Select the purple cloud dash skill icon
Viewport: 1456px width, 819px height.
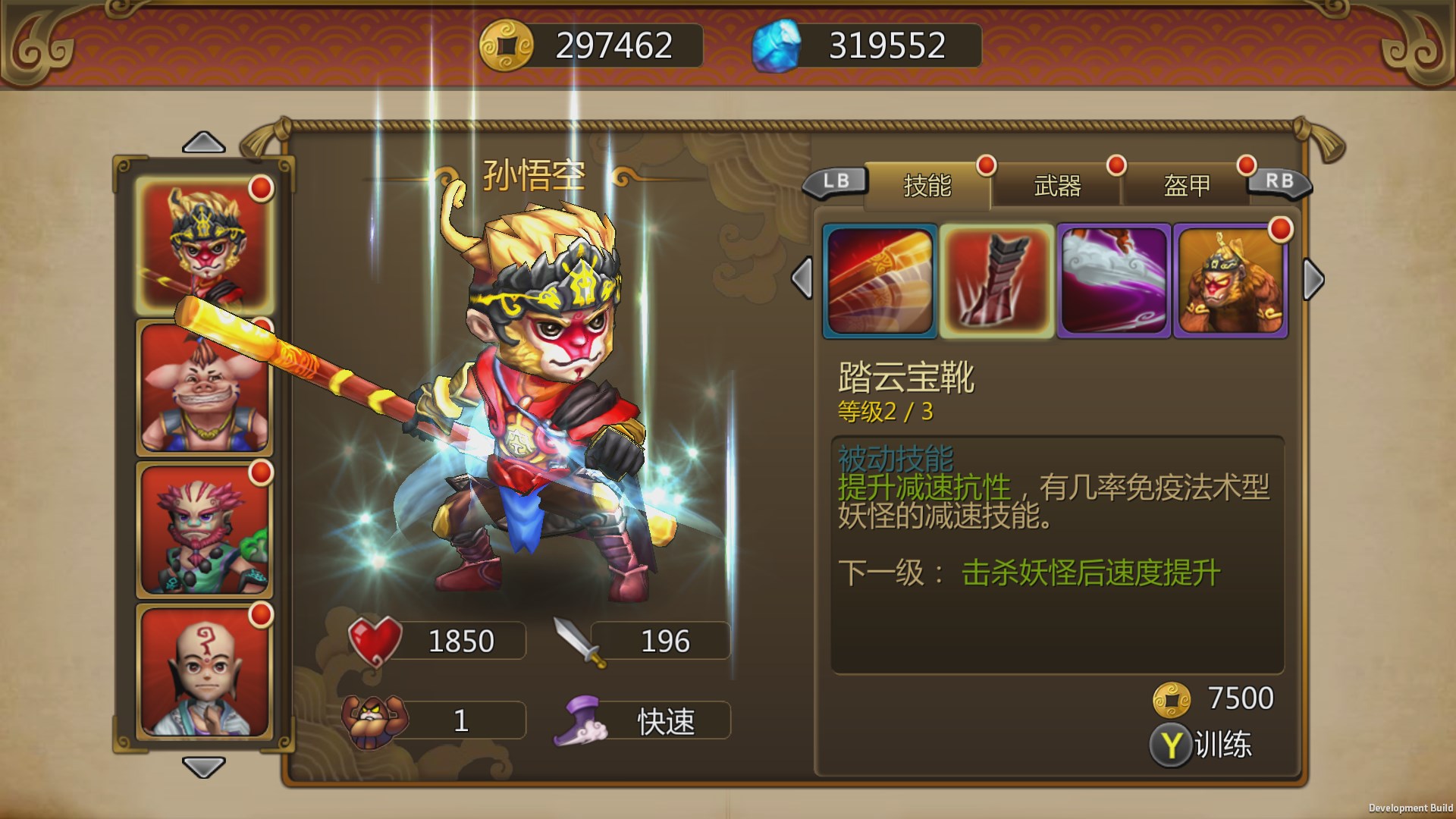point(1112,279)
